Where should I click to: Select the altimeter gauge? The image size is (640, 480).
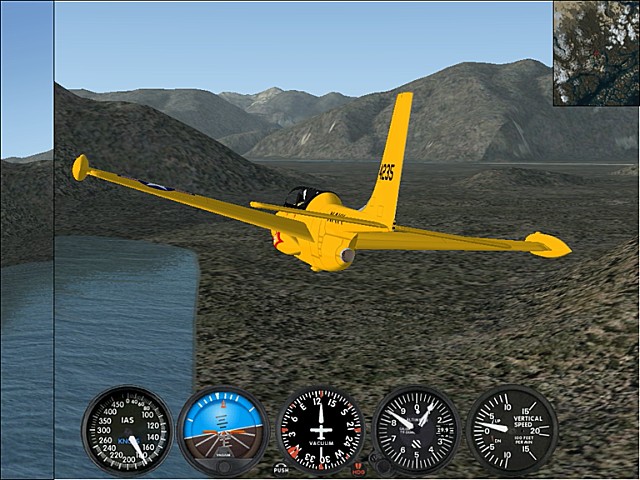[x=416, y=431]
